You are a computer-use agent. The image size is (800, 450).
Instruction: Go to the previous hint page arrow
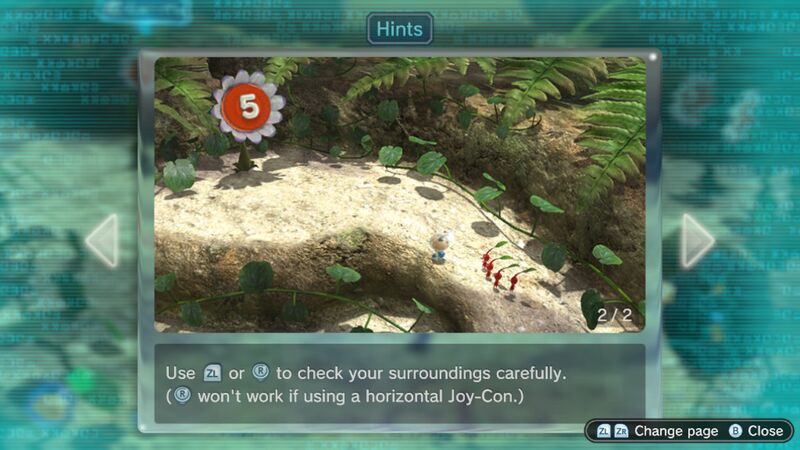103,240
